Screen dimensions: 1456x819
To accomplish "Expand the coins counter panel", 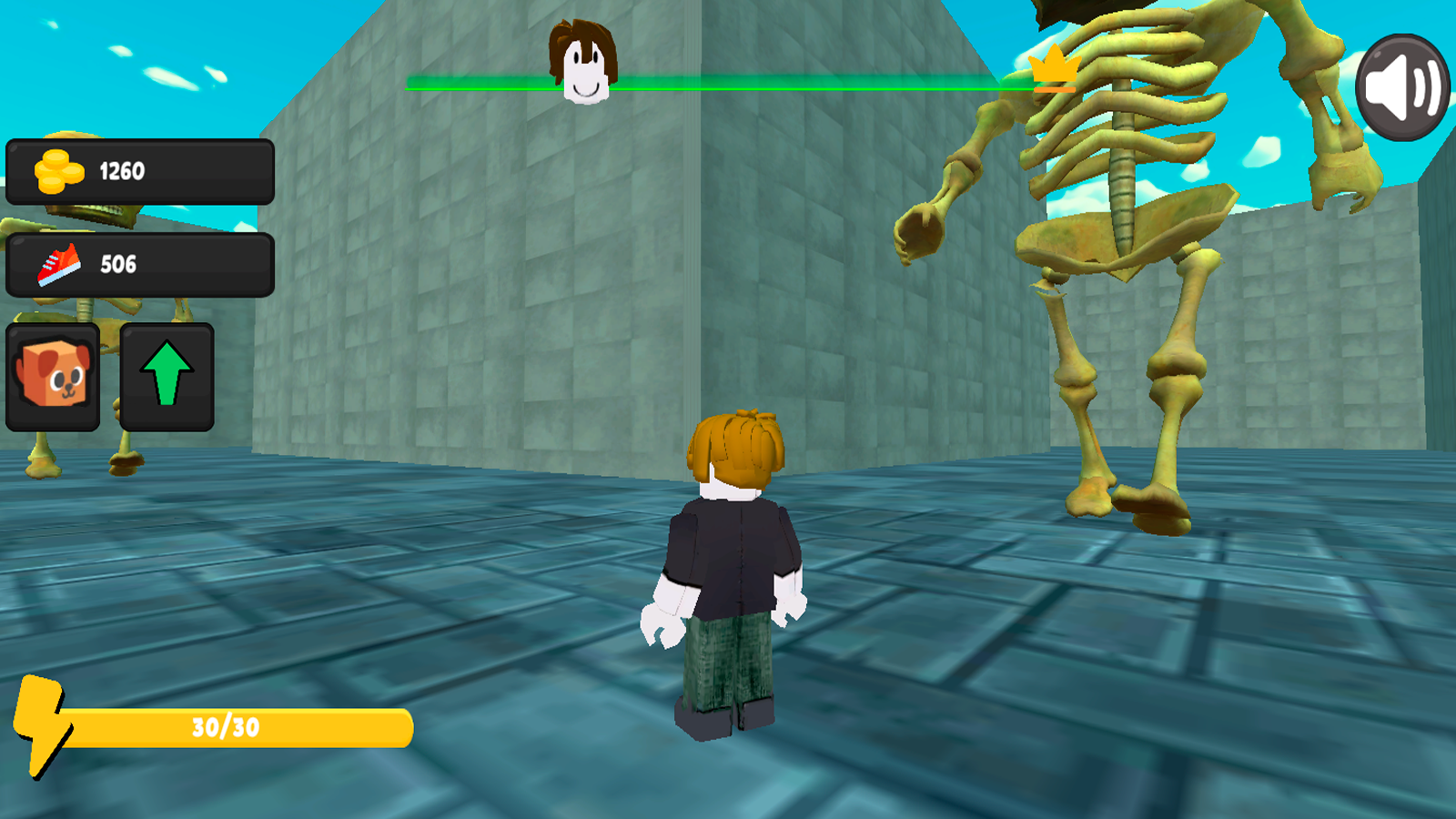I will click(x=140, y=169).
